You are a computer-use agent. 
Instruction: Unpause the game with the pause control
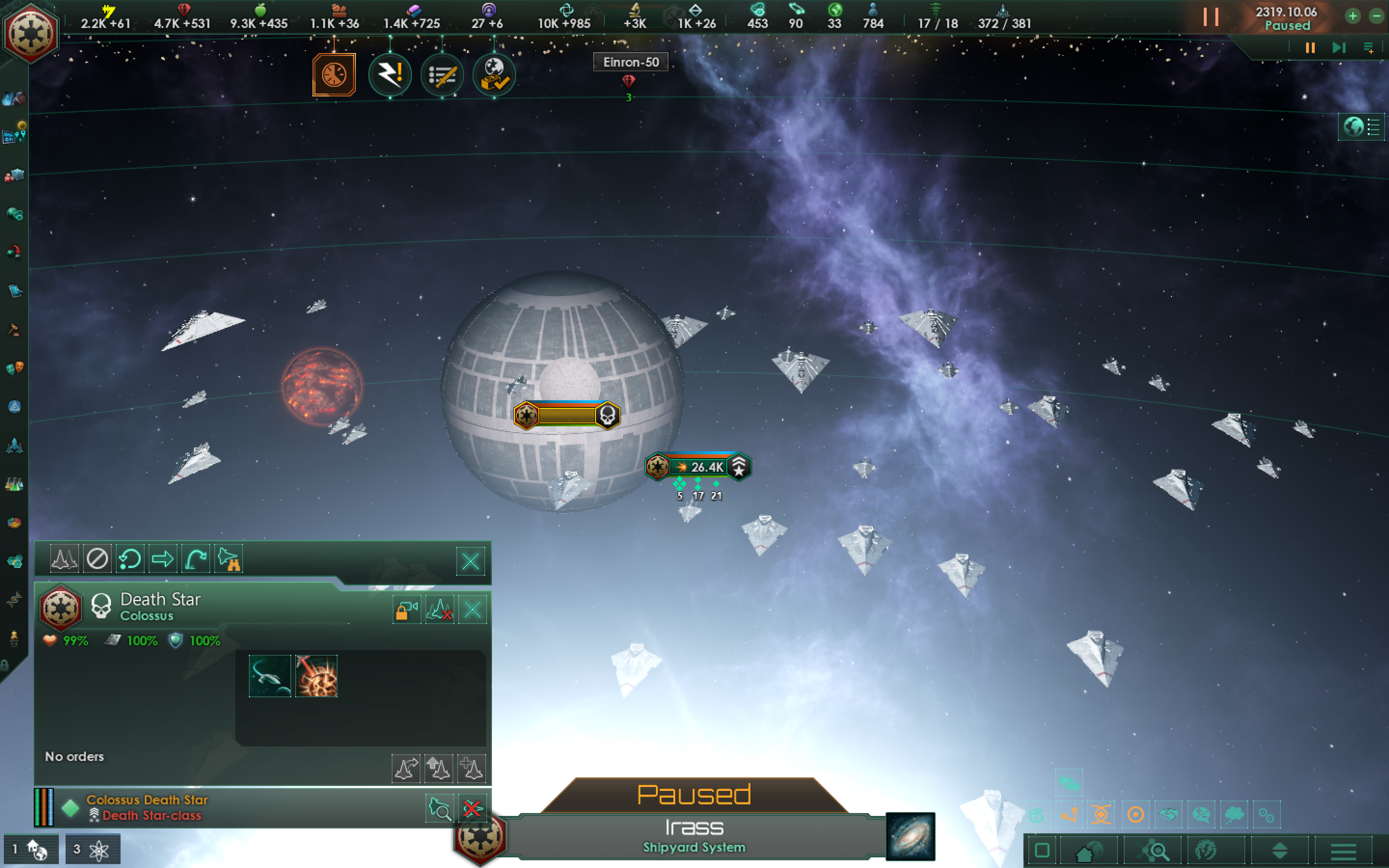point(1309,48)
